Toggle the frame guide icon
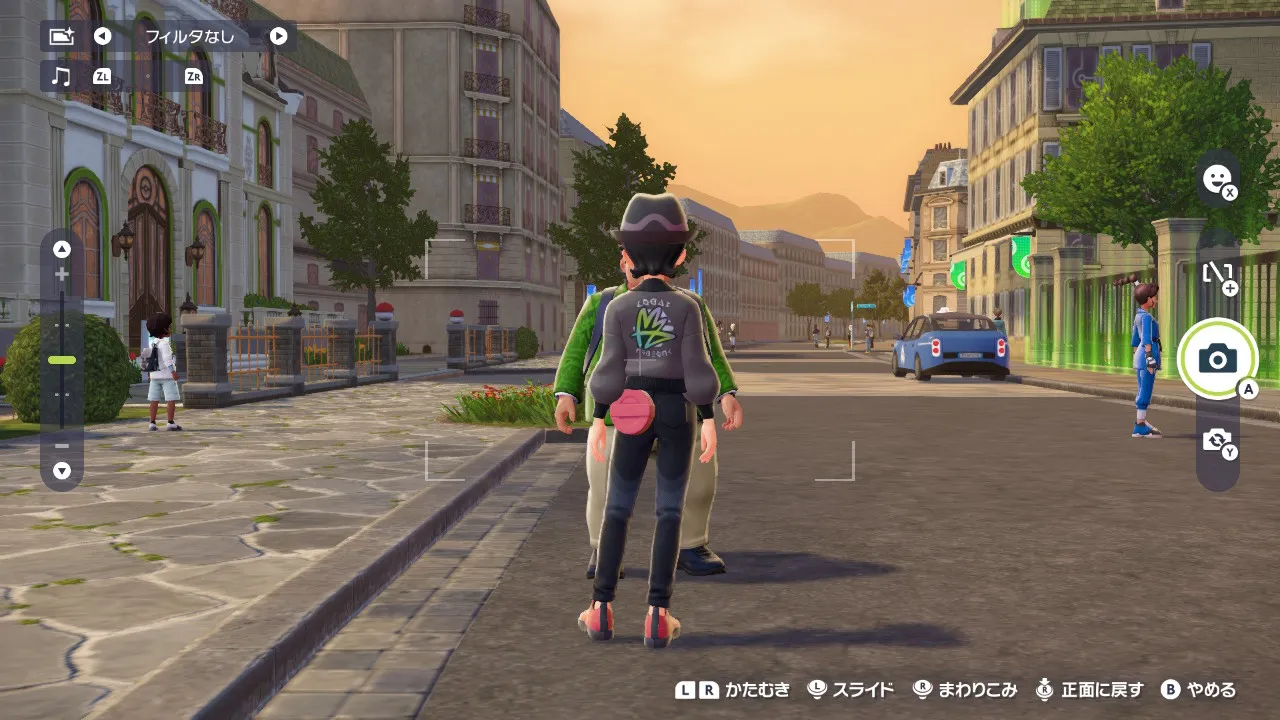This screenshot has height=720, width=1280. point(1217,273)
